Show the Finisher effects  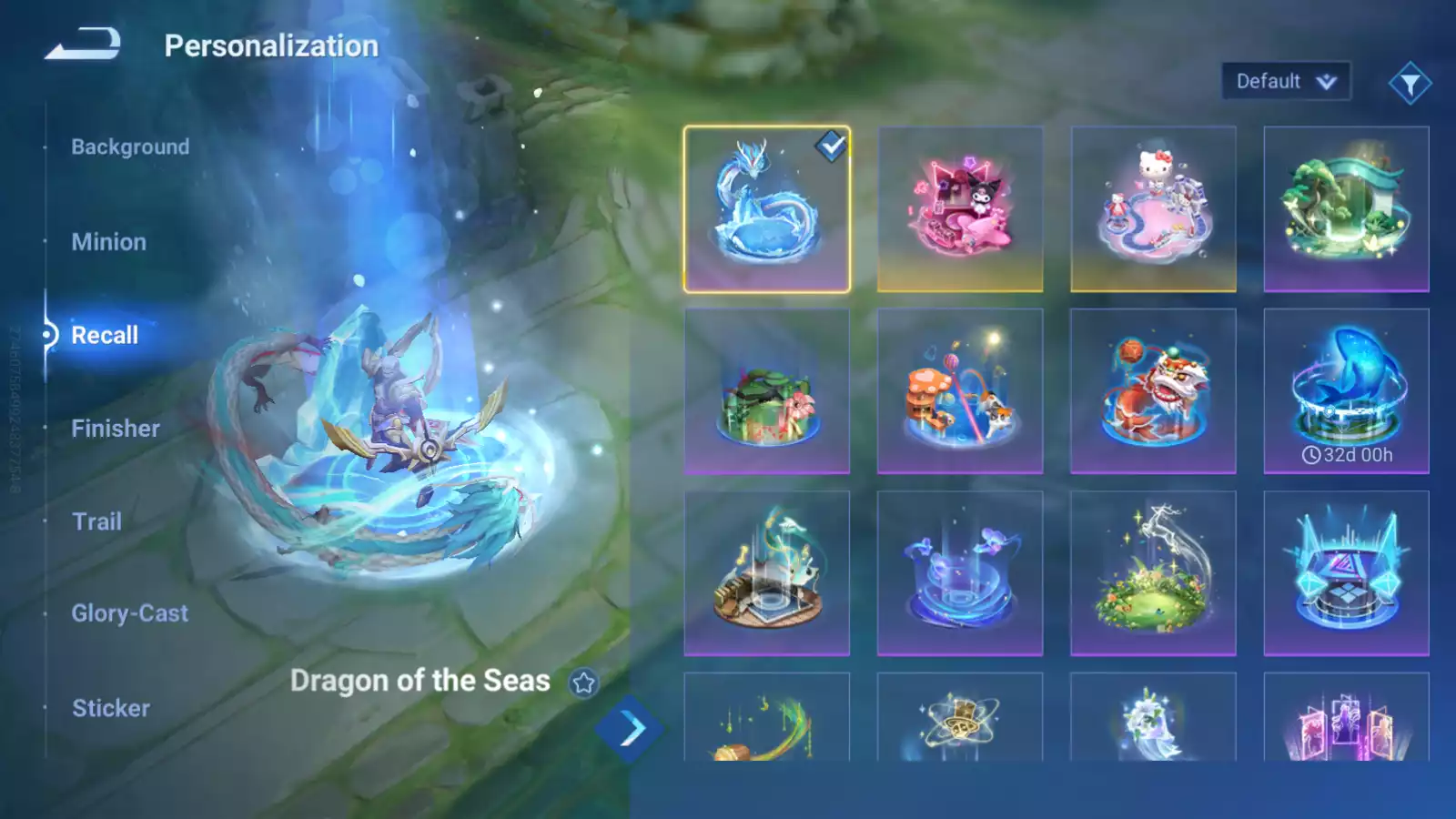116,429
